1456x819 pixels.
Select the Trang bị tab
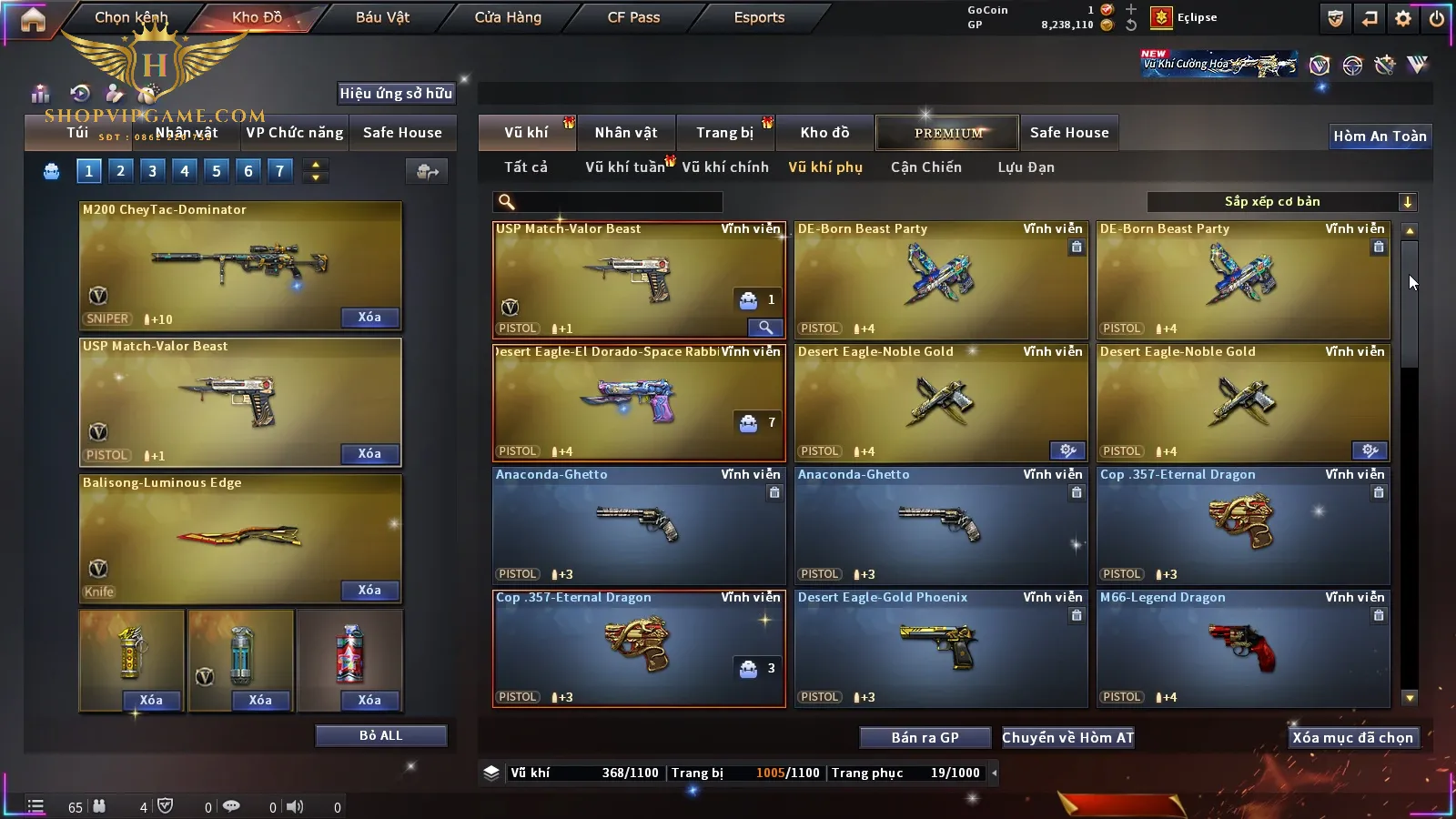724,133
